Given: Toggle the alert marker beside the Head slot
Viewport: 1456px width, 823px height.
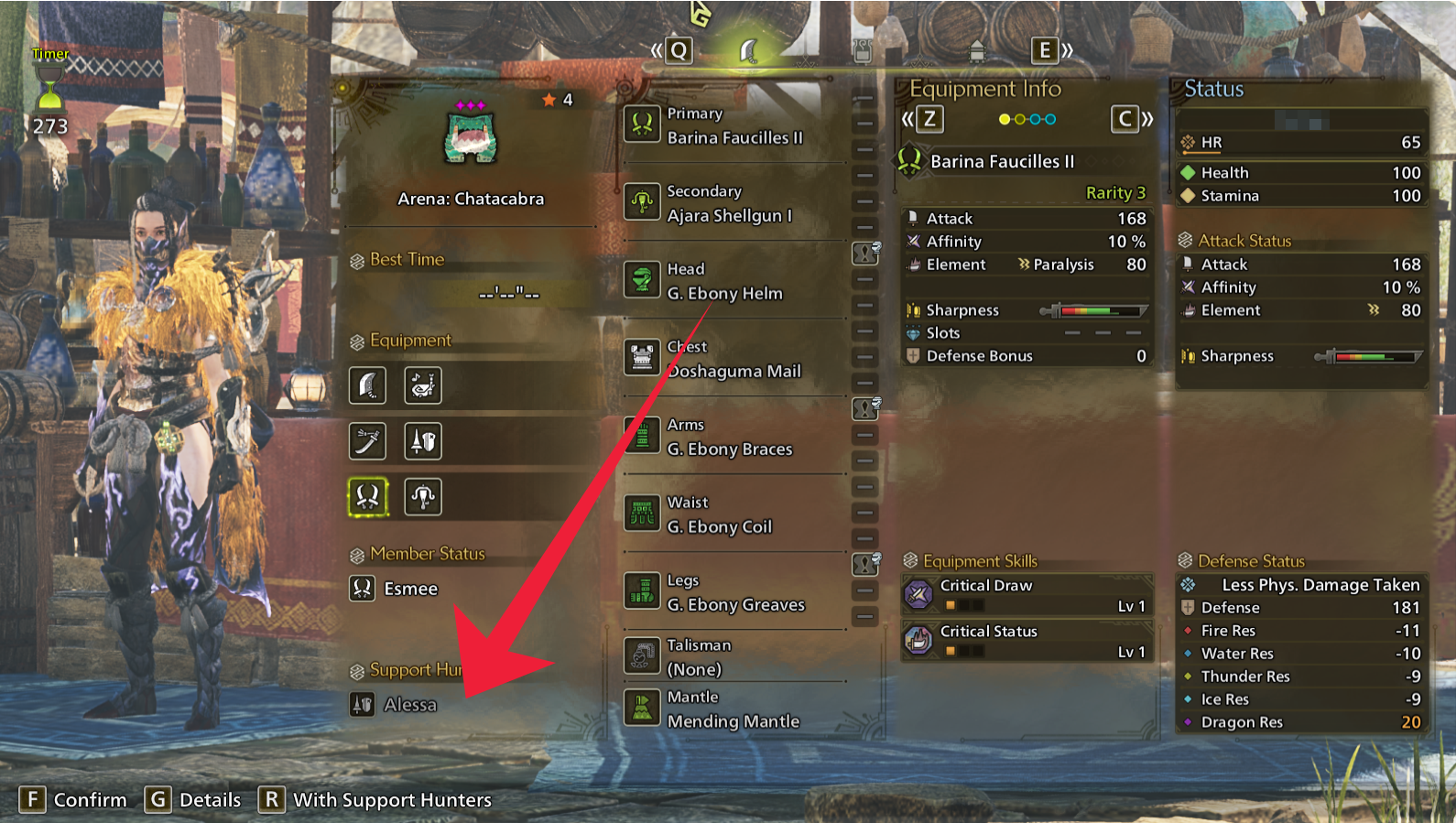Looking at the screenshot, I should [x=864, y=254].
